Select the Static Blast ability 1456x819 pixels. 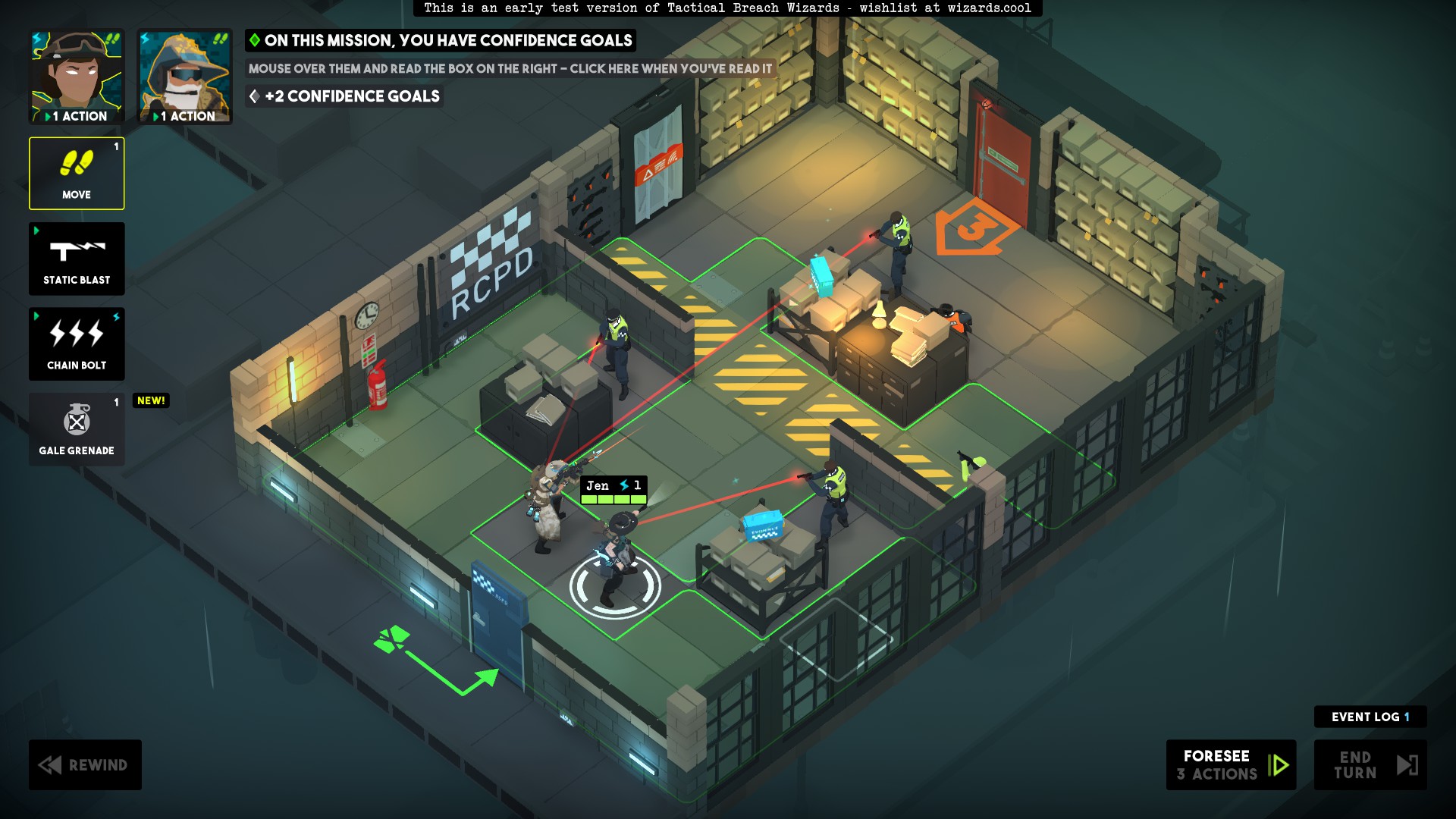[76, 258]
